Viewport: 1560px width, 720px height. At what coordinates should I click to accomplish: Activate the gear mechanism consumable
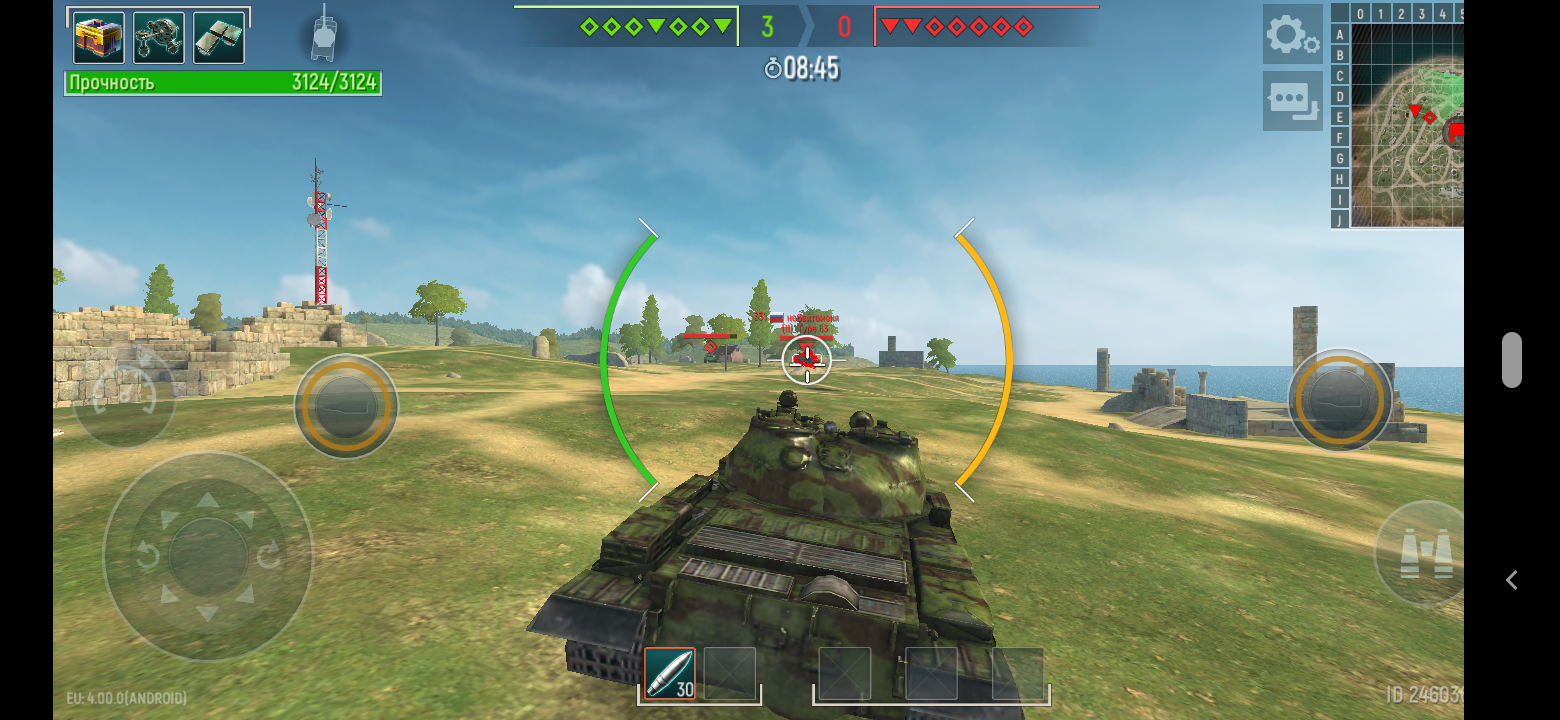tap(159, 38)
